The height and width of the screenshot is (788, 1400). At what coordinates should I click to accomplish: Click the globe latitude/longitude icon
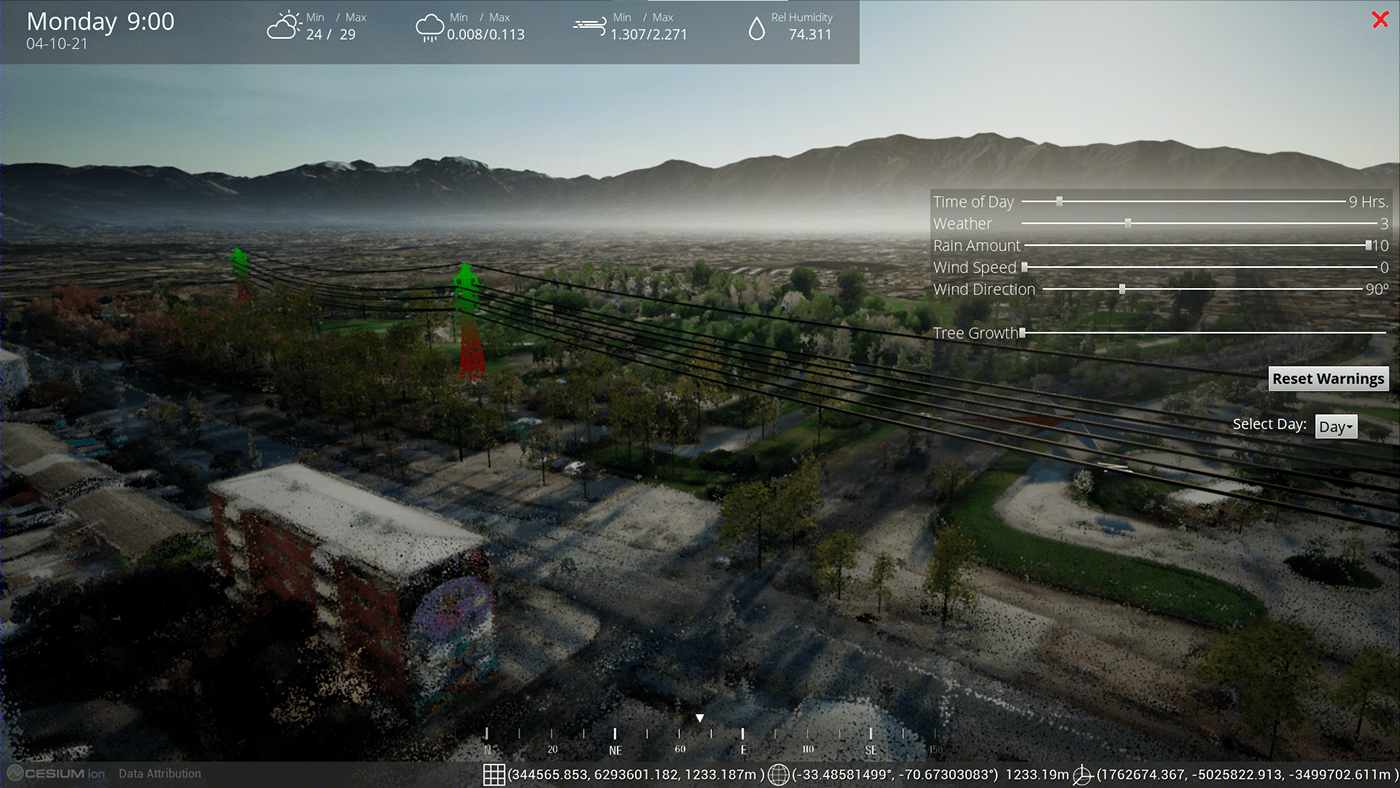pos(778,774)
